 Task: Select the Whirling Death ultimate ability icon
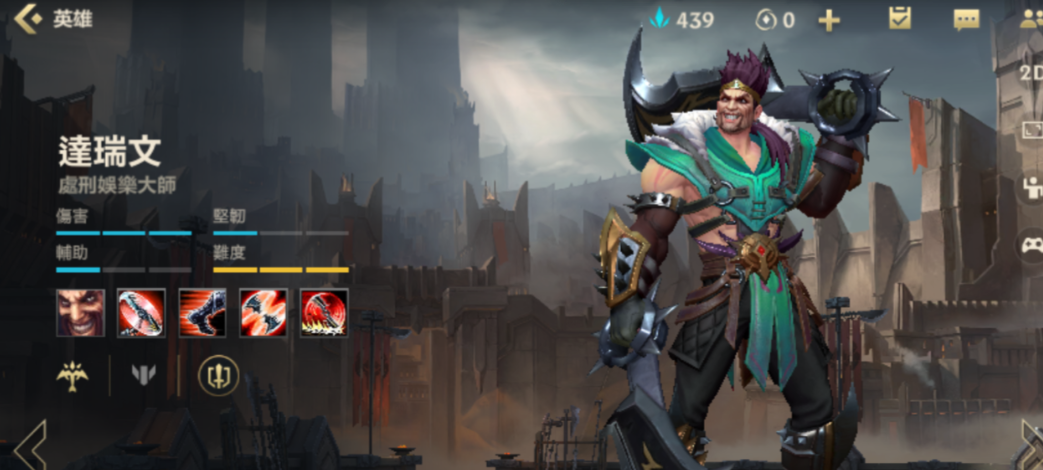324,312
